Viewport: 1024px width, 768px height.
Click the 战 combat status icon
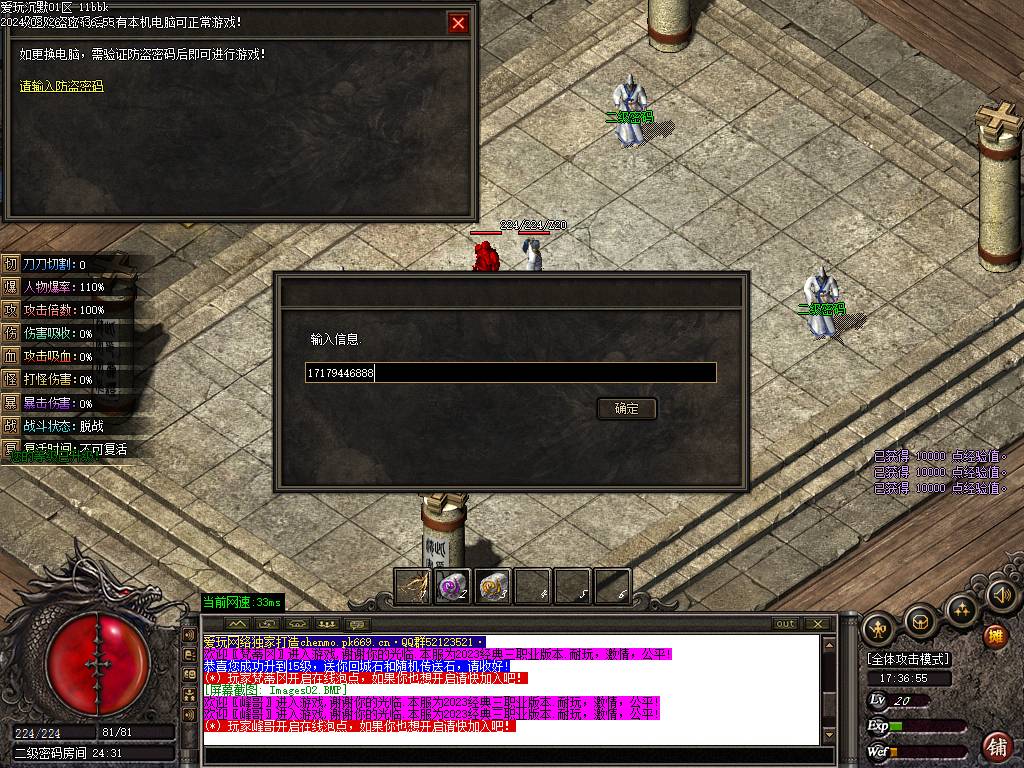[11, 426]
